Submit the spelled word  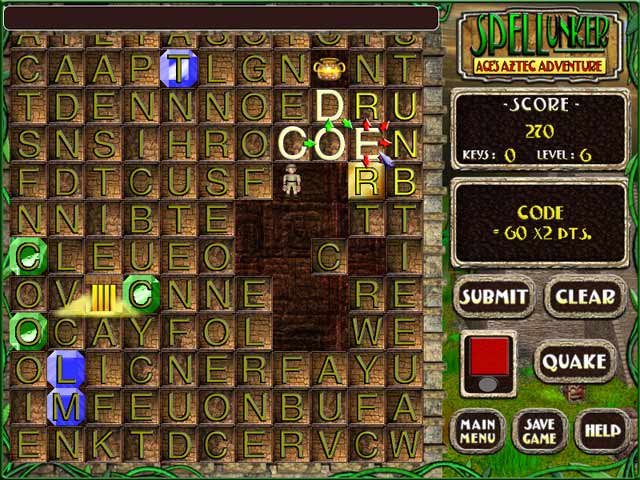tap(494, 297)
